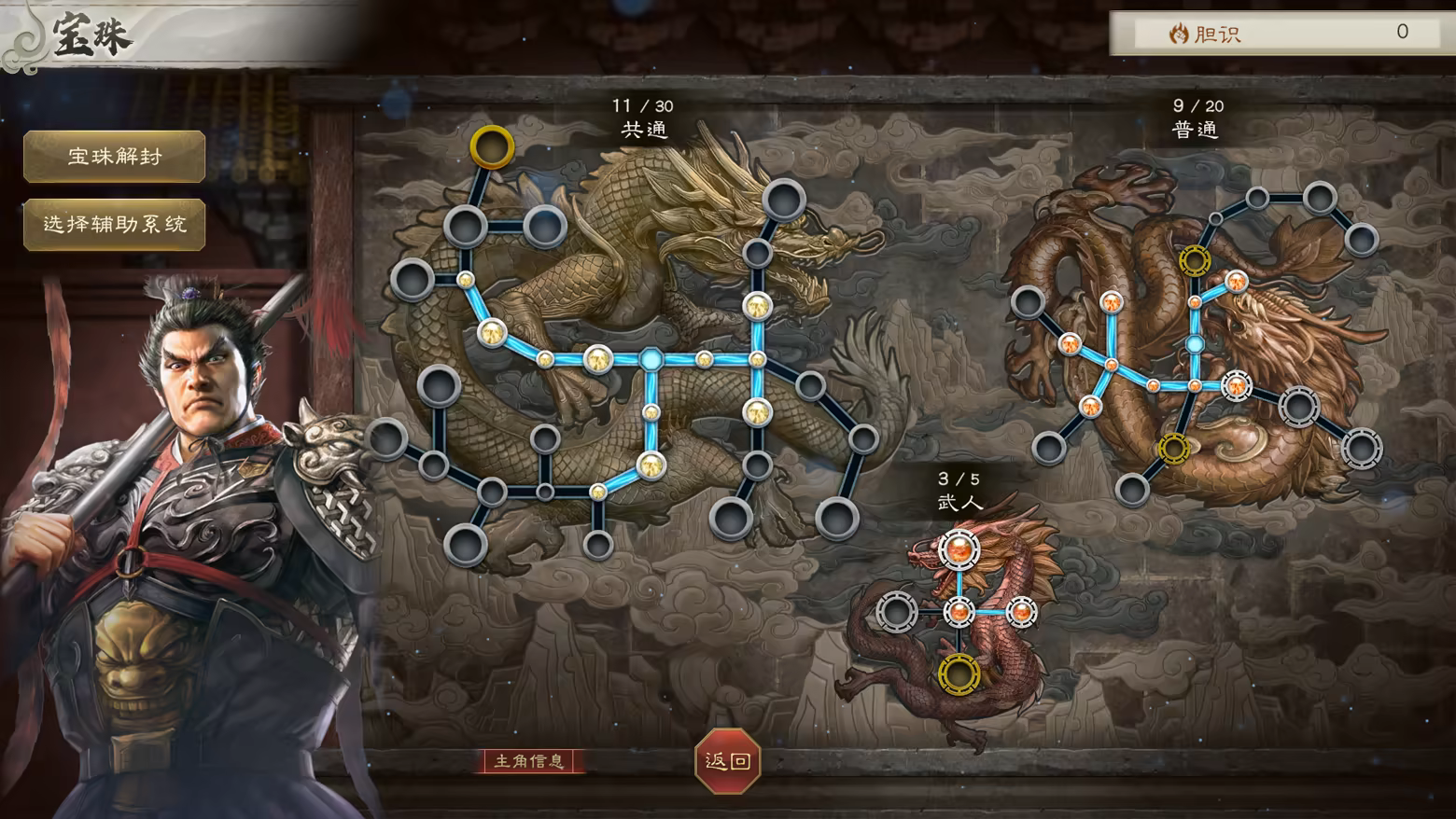
Task: Open 选择辅助系统 selection
Action: tap(113, 224)
